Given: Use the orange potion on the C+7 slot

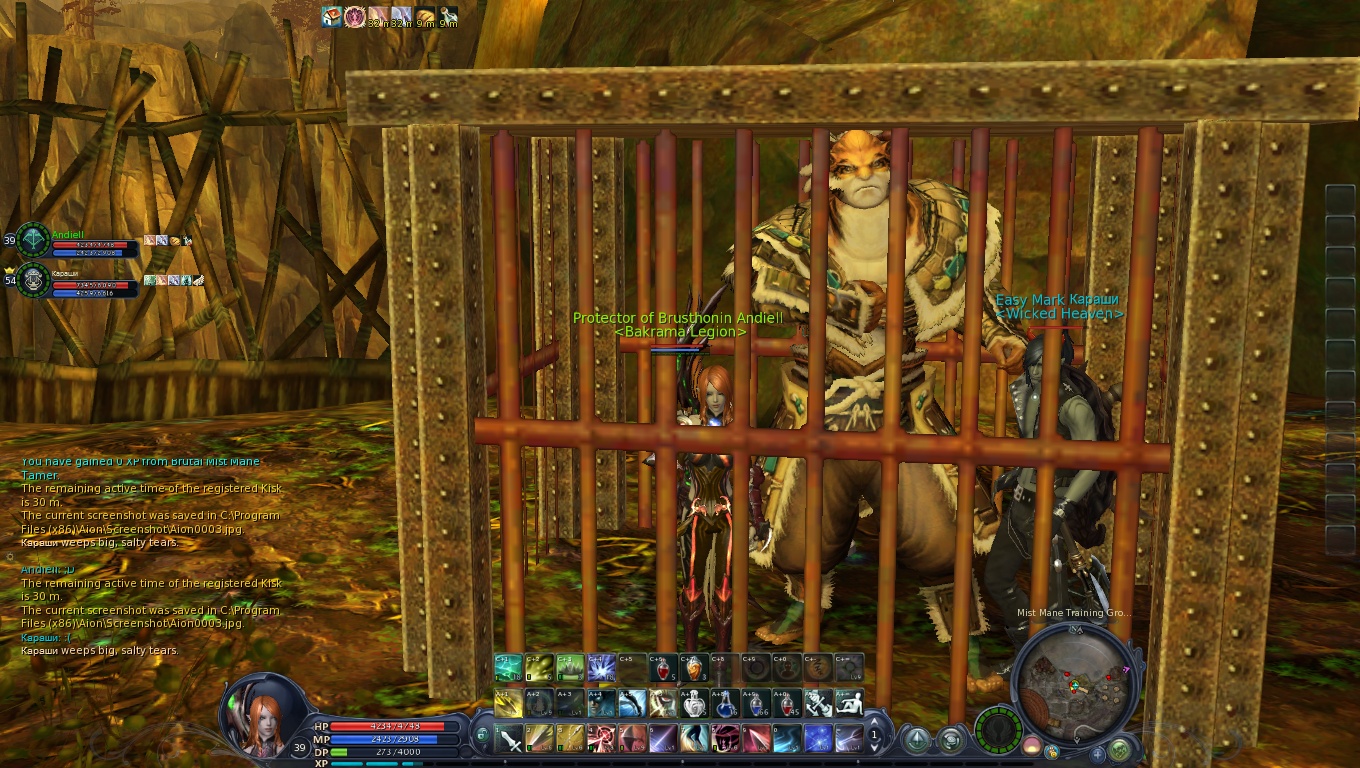Looking at the screenshot, I should (x=693, y=668).
